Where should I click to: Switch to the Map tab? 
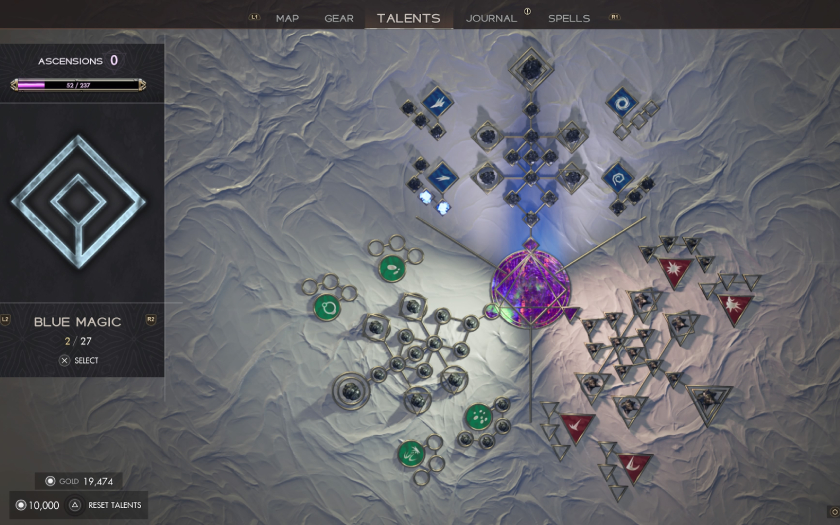(287, 18)
